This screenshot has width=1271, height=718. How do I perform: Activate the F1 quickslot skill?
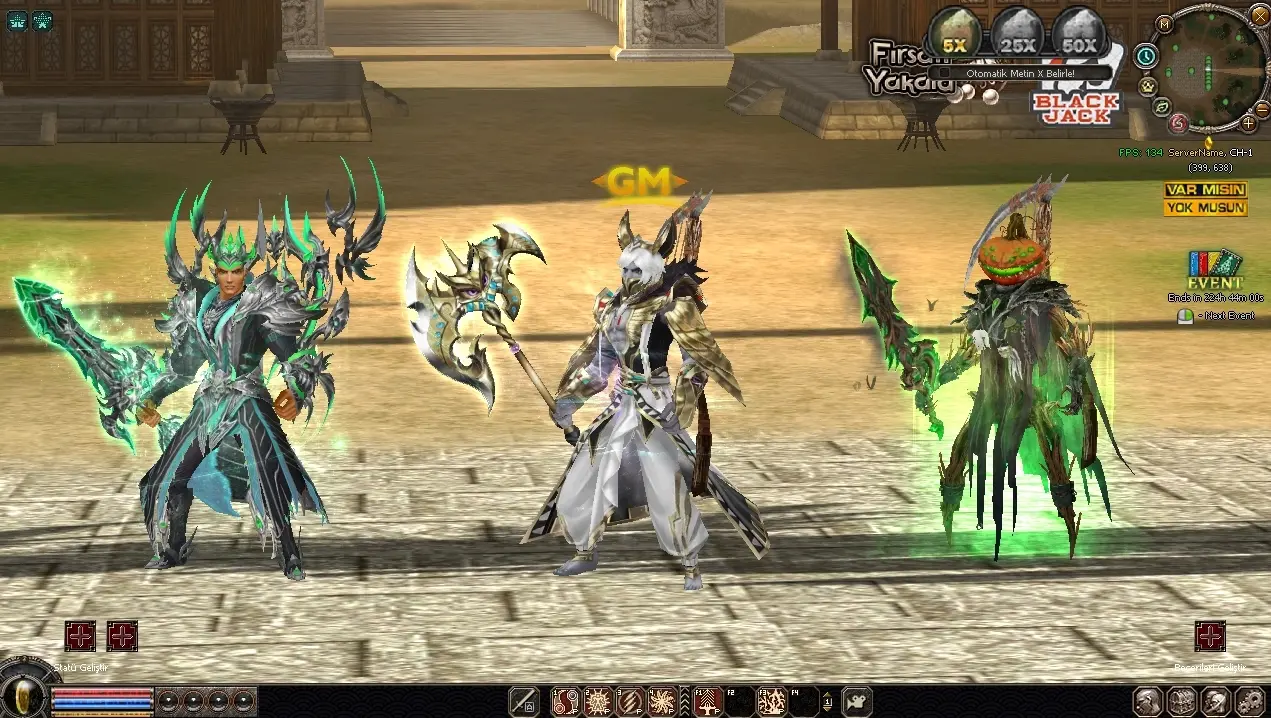(x=709, y=702)
